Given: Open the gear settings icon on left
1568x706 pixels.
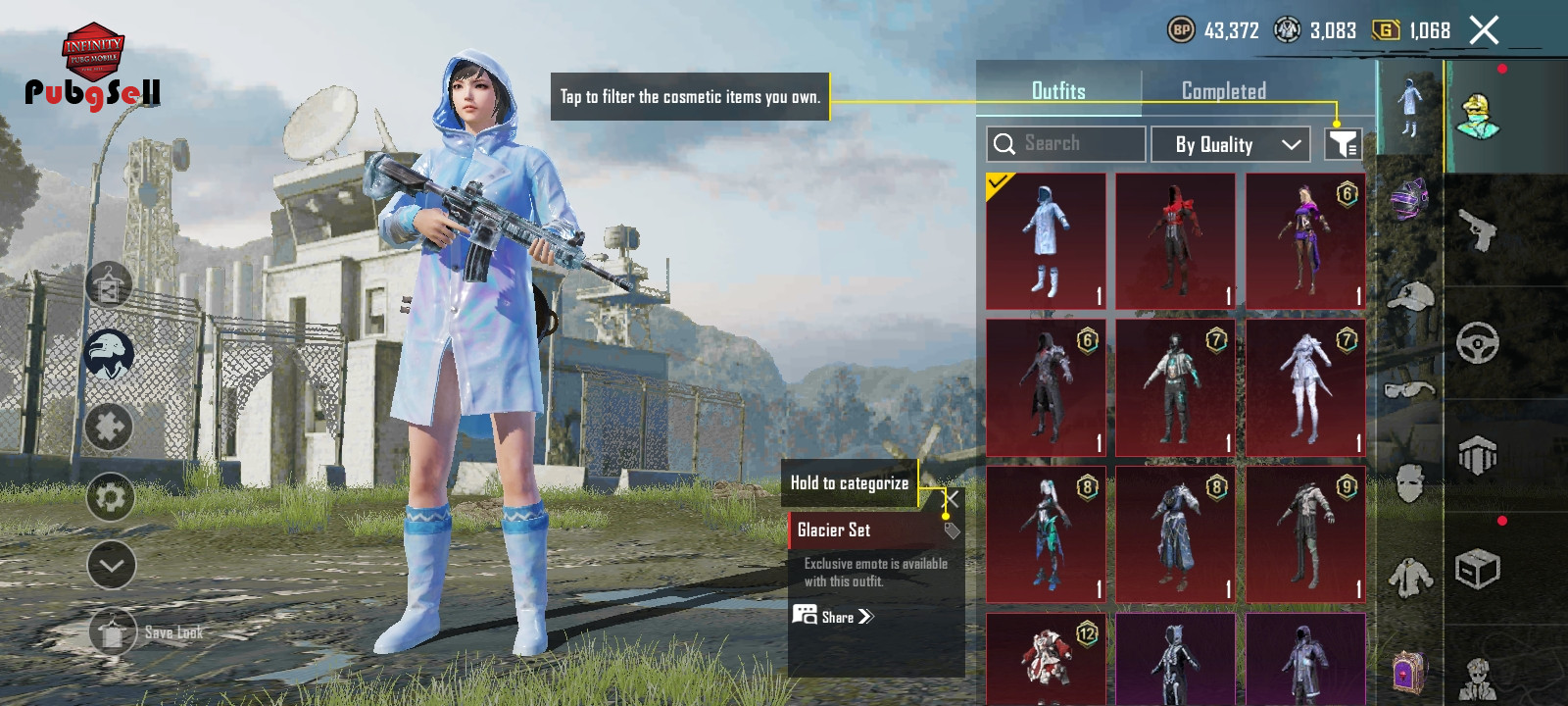Looking at the screenshot, I should pos(110,497).
